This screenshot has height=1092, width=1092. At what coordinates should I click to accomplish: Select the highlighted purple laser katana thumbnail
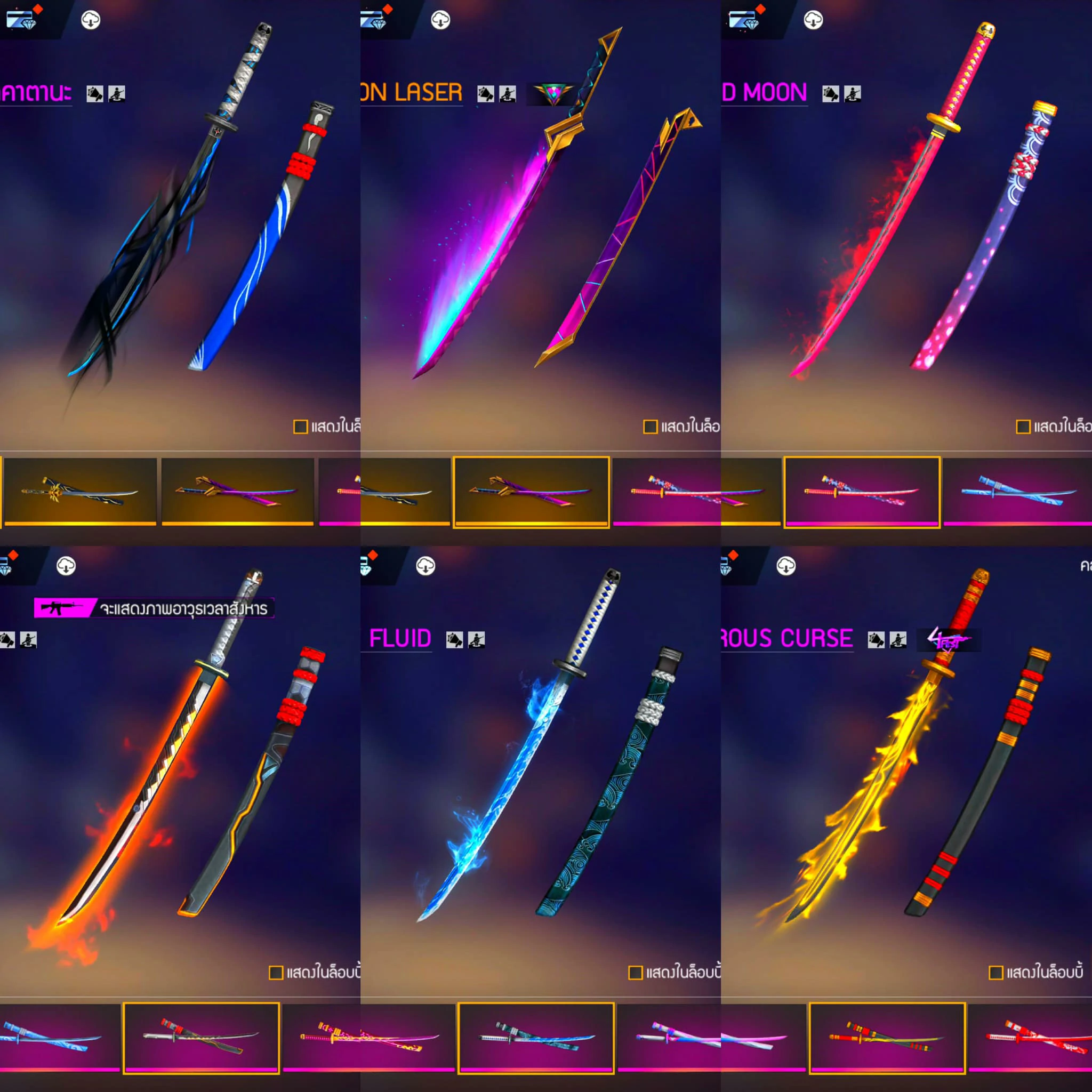(x=531, y=491)
